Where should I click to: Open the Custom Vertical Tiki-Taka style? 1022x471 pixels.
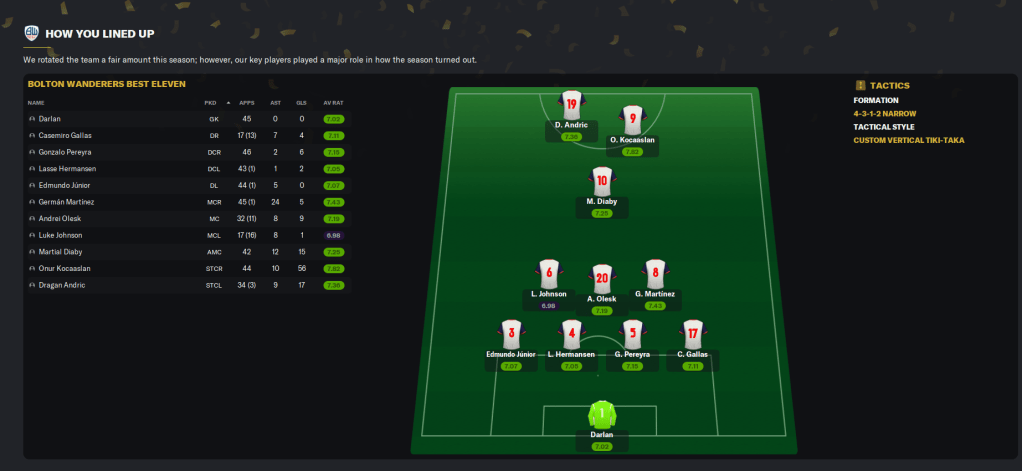(913, 140)
